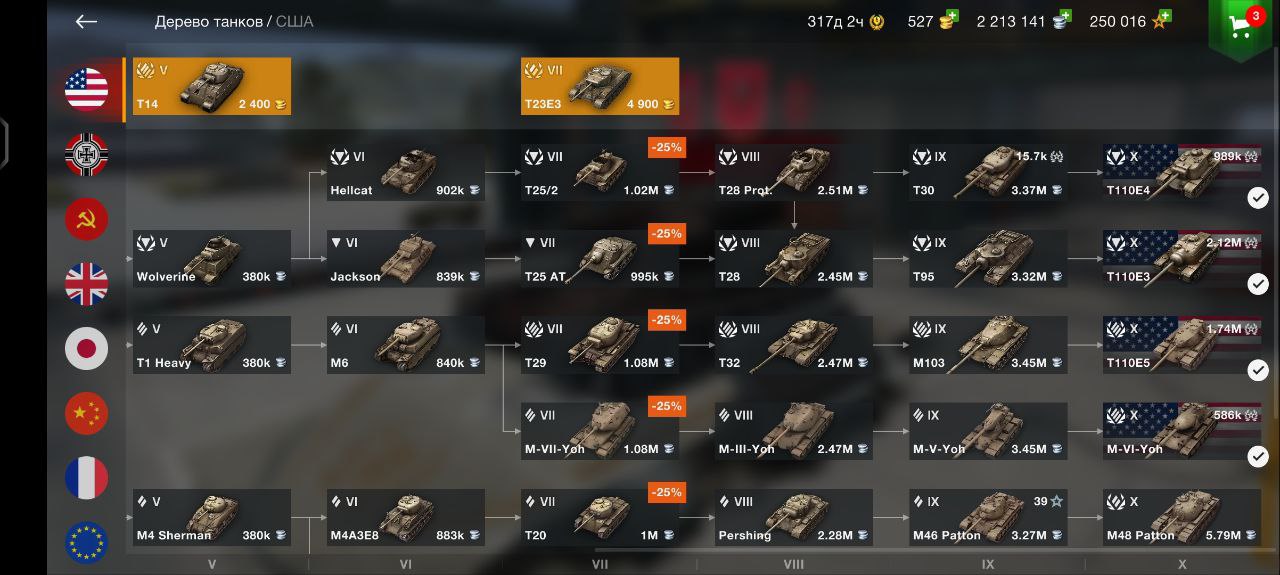1280x575 pixels.
Task: Select the Hellcat tank destroyer
Action: (x=406, y=173)
